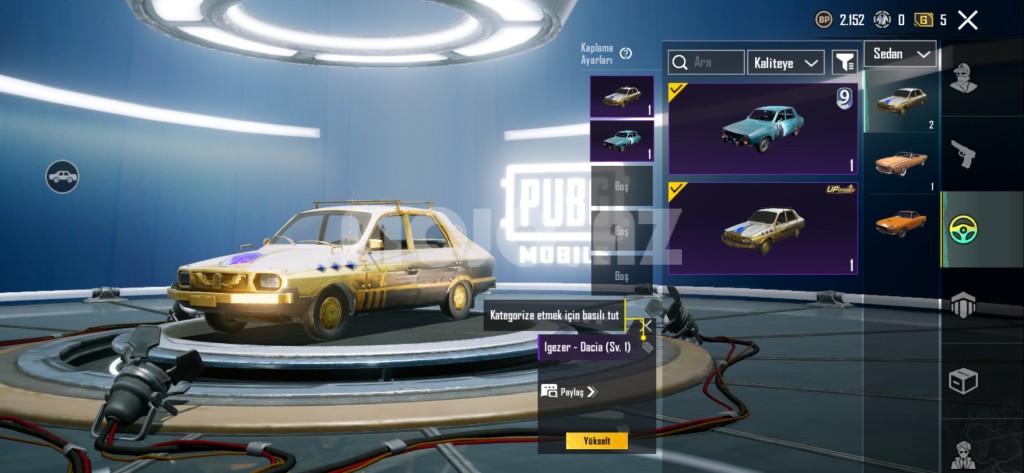Show help for Kaplama Ayarları
Image resolution: width=1024 pixels, height=473 pixels.
626,53
